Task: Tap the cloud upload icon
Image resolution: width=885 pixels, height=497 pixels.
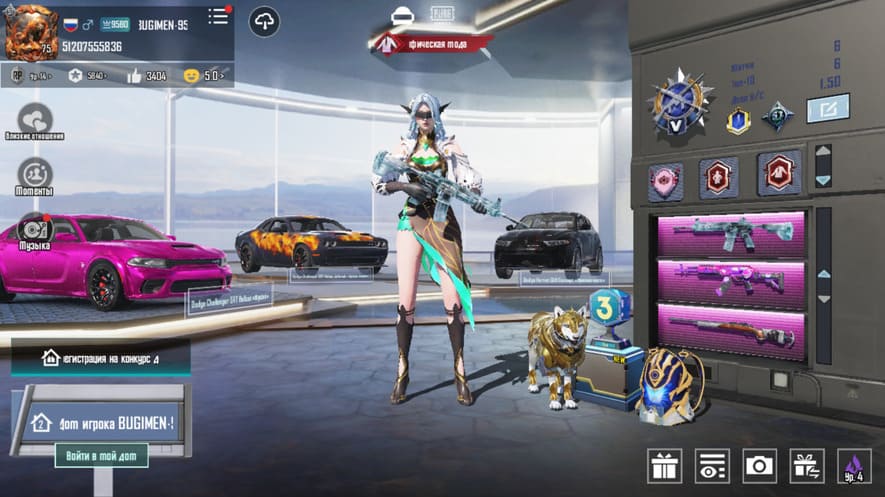Action: coord(265,21)
